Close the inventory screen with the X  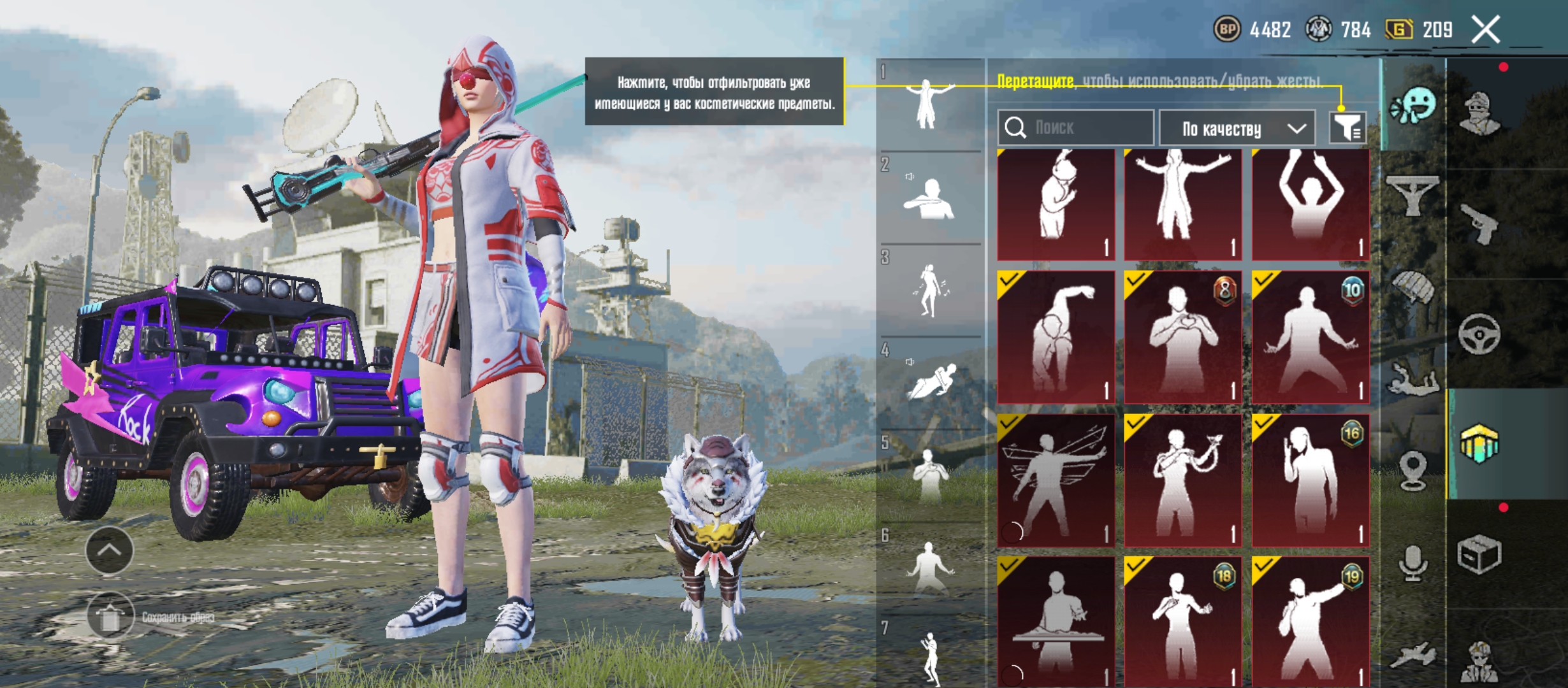(1486, 30)
